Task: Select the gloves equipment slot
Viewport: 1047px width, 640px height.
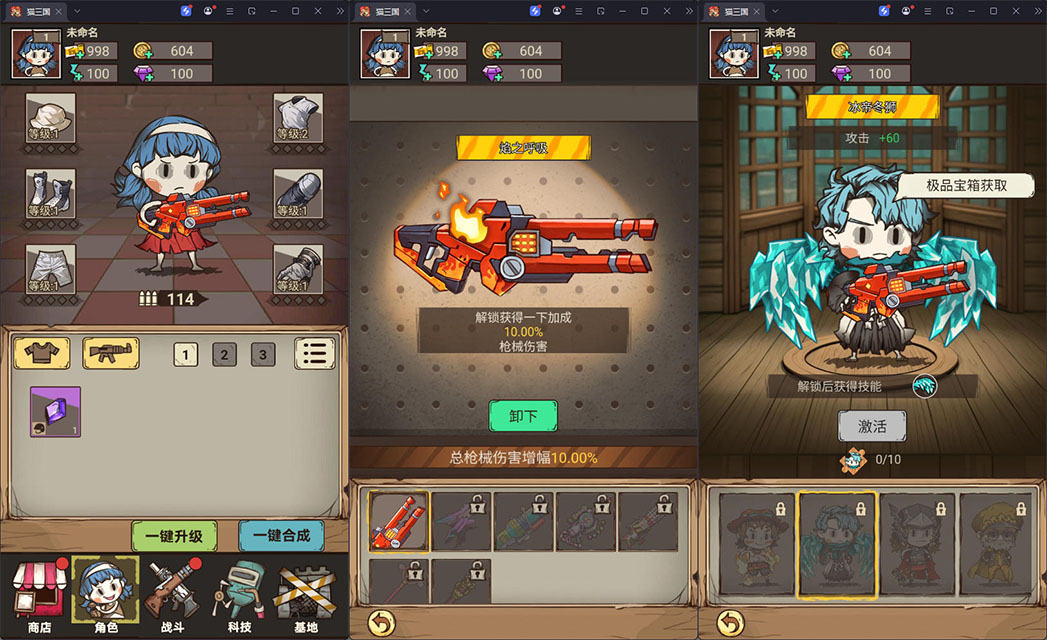Action: [x=298, y=269]
